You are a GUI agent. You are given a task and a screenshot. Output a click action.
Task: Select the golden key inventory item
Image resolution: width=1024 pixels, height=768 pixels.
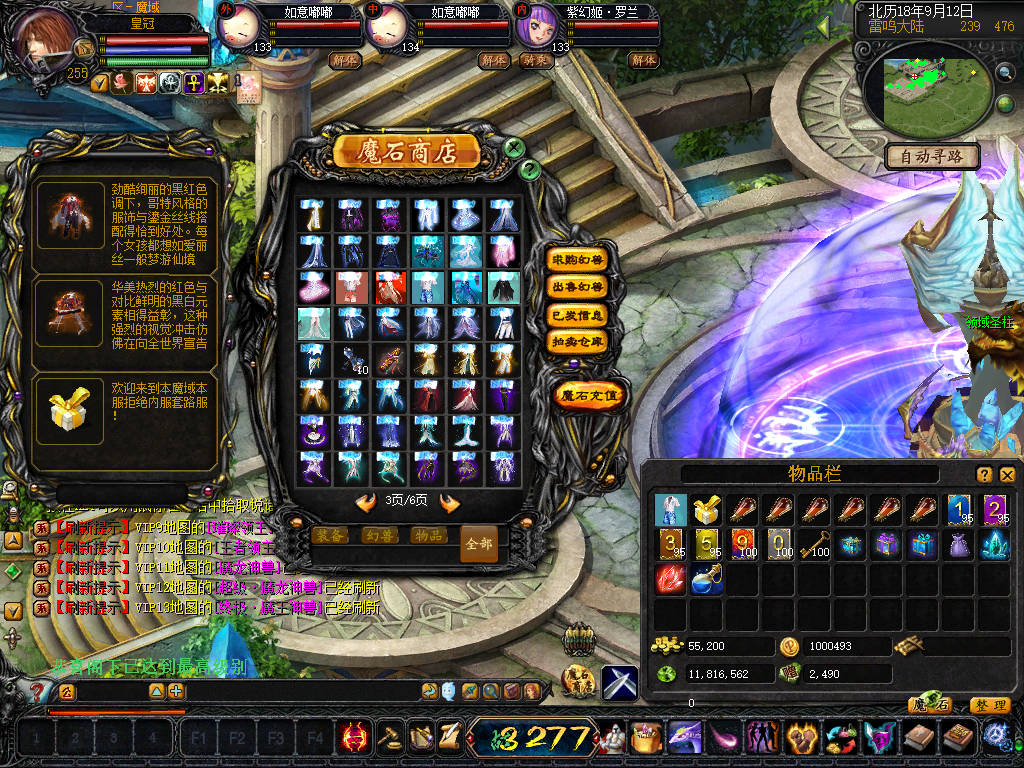pyautogui.click(x=816, y=544)
